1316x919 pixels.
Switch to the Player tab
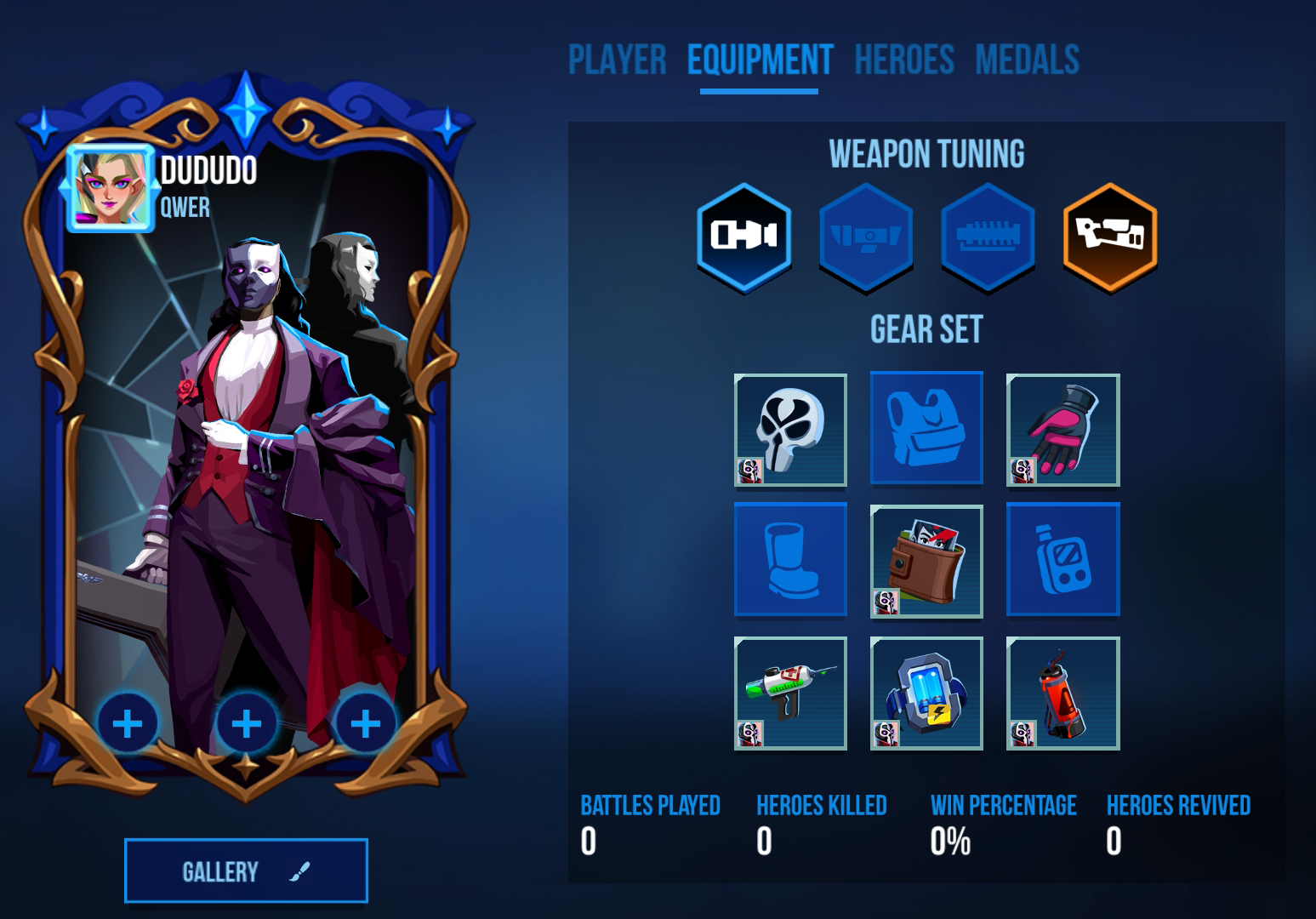coord(617,60)
